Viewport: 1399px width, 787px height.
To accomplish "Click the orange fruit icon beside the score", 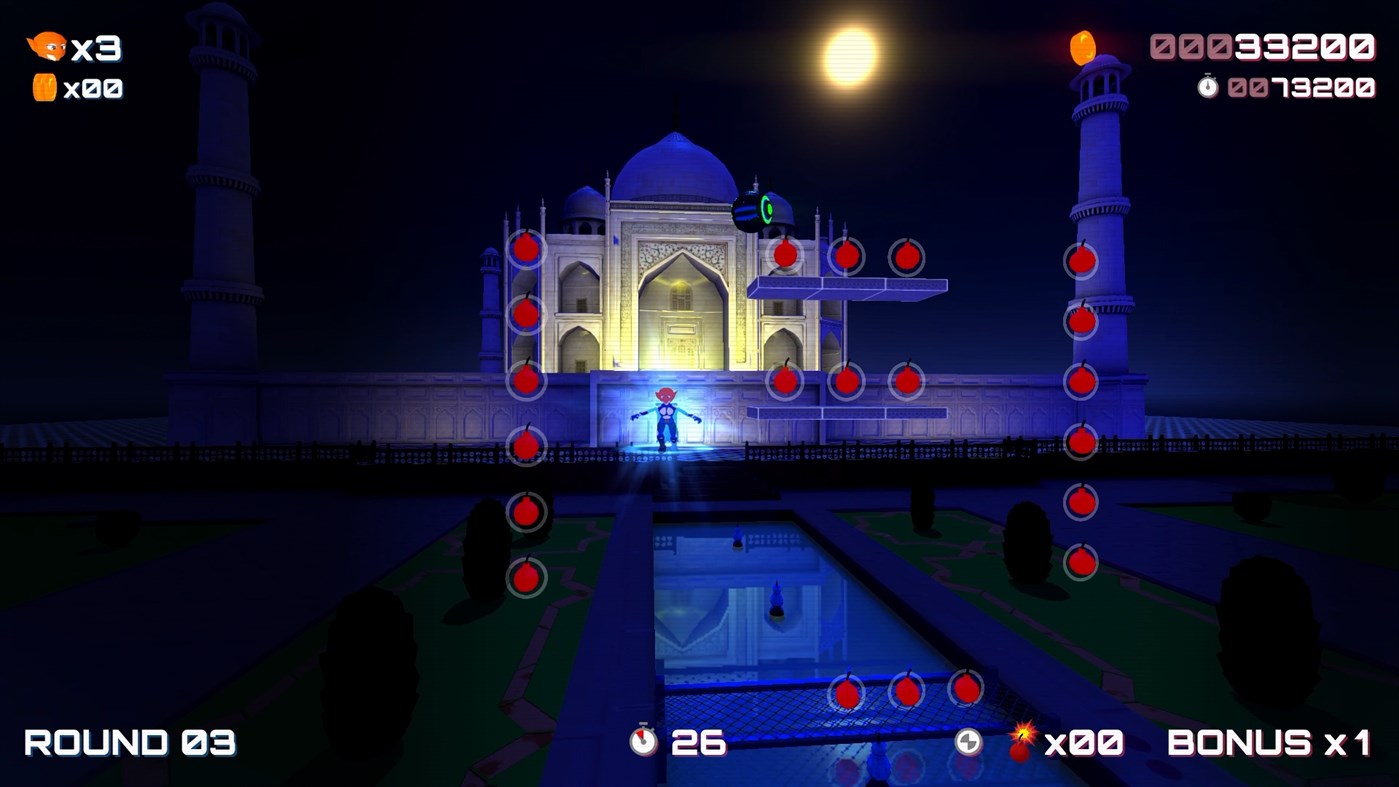I will coord(1083,45).
